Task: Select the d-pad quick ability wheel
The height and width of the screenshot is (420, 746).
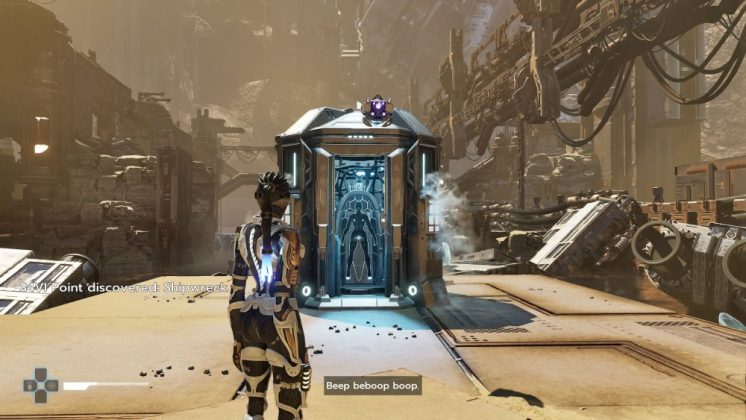Action: point(41,385)
